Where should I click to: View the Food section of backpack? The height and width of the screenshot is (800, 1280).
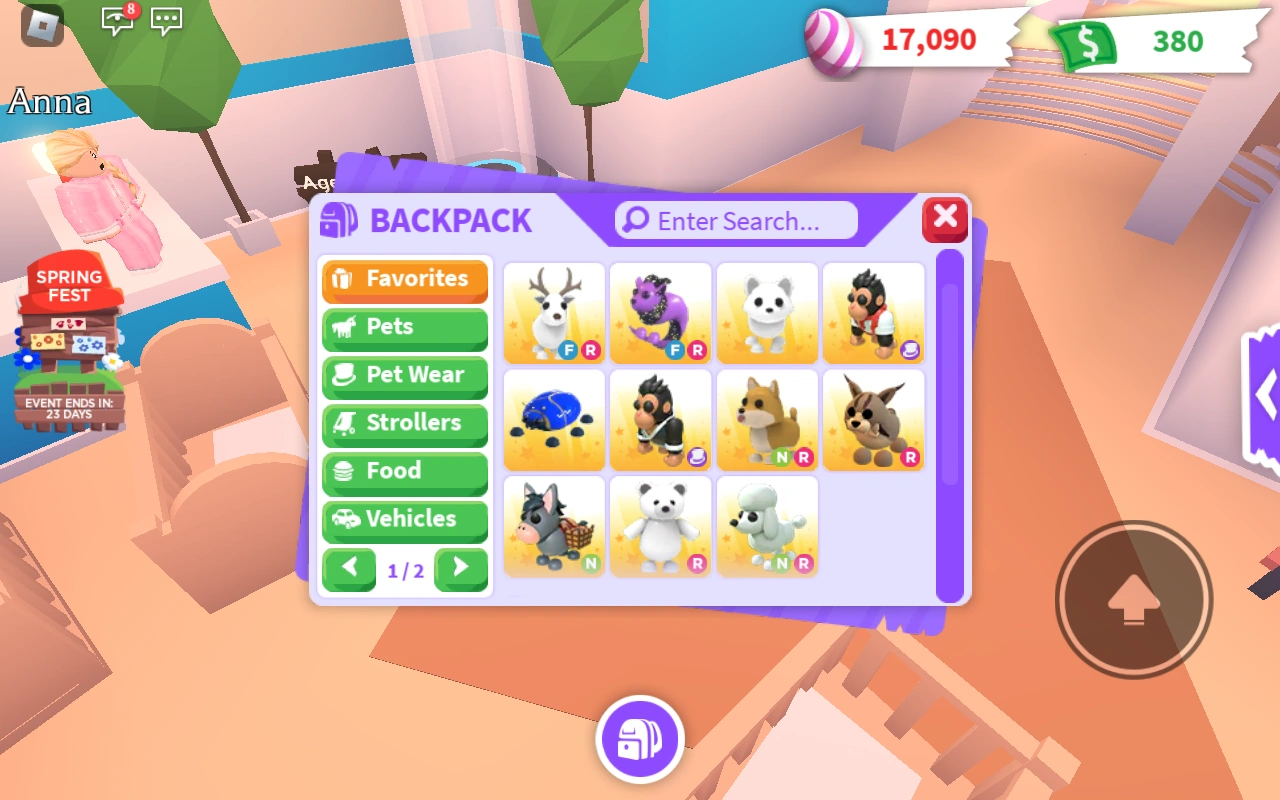[x=404, y=471]
